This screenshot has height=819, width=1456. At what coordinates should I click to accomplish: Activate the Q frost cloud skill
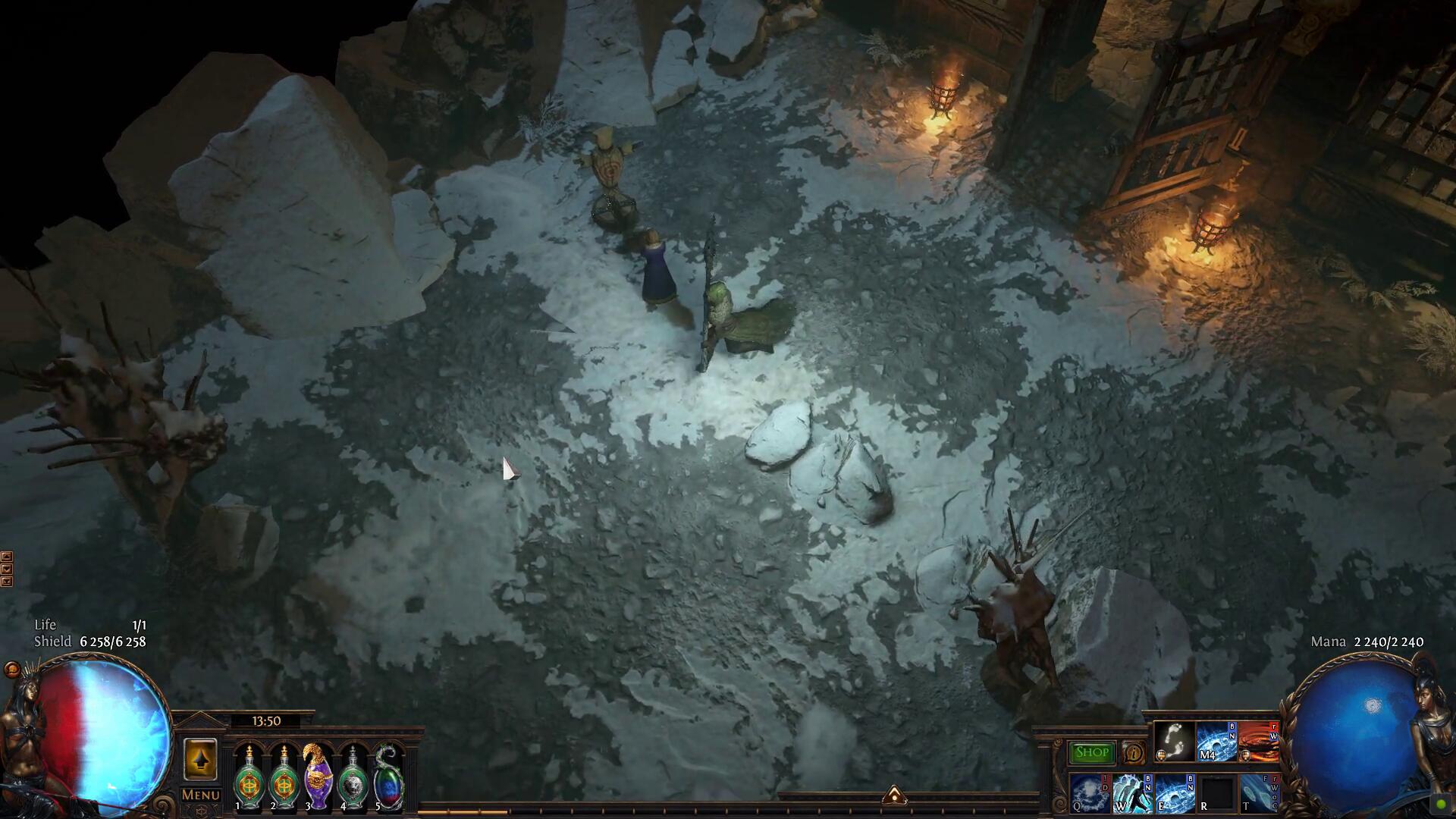[x=1090, y=792]
